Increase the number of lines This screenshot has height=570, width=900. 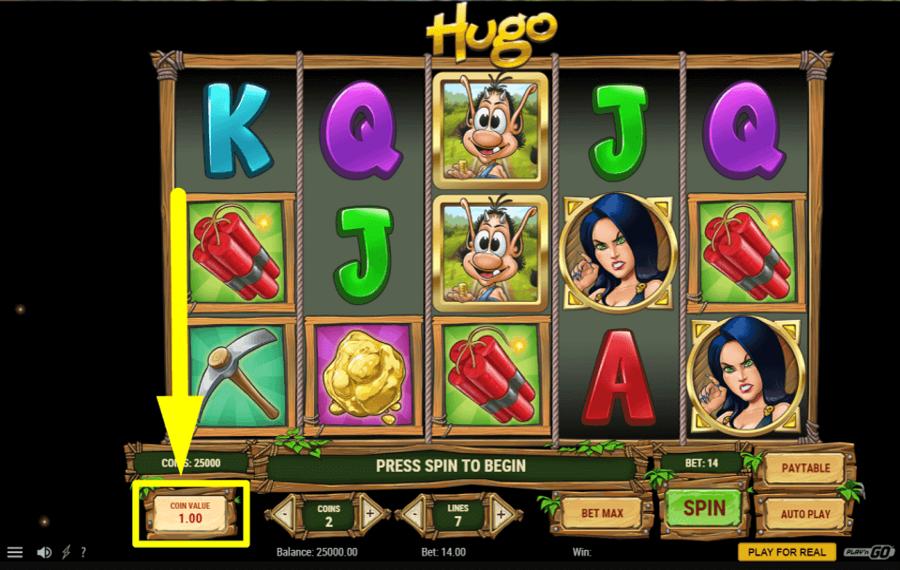pyautogui.click(x=501, y=514)
